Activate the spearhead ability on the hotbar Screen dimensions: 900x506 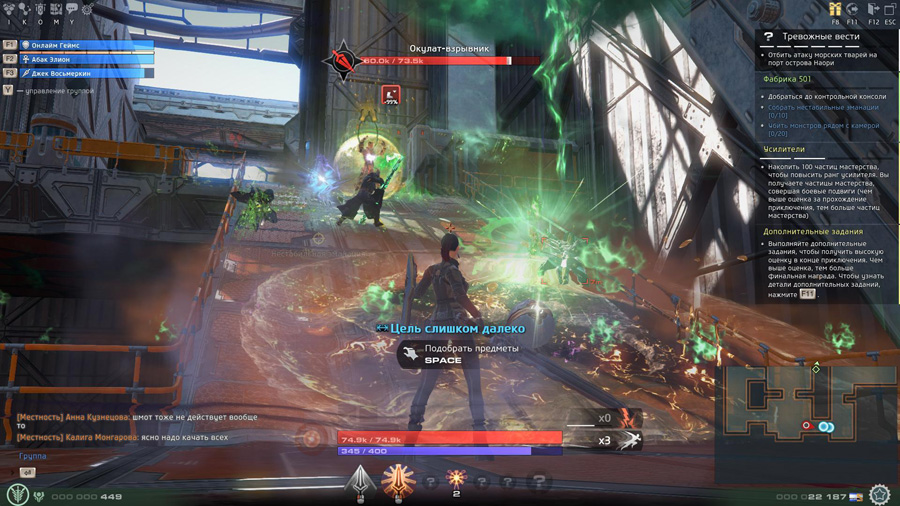pyautogui.click(x=359, y=481)
